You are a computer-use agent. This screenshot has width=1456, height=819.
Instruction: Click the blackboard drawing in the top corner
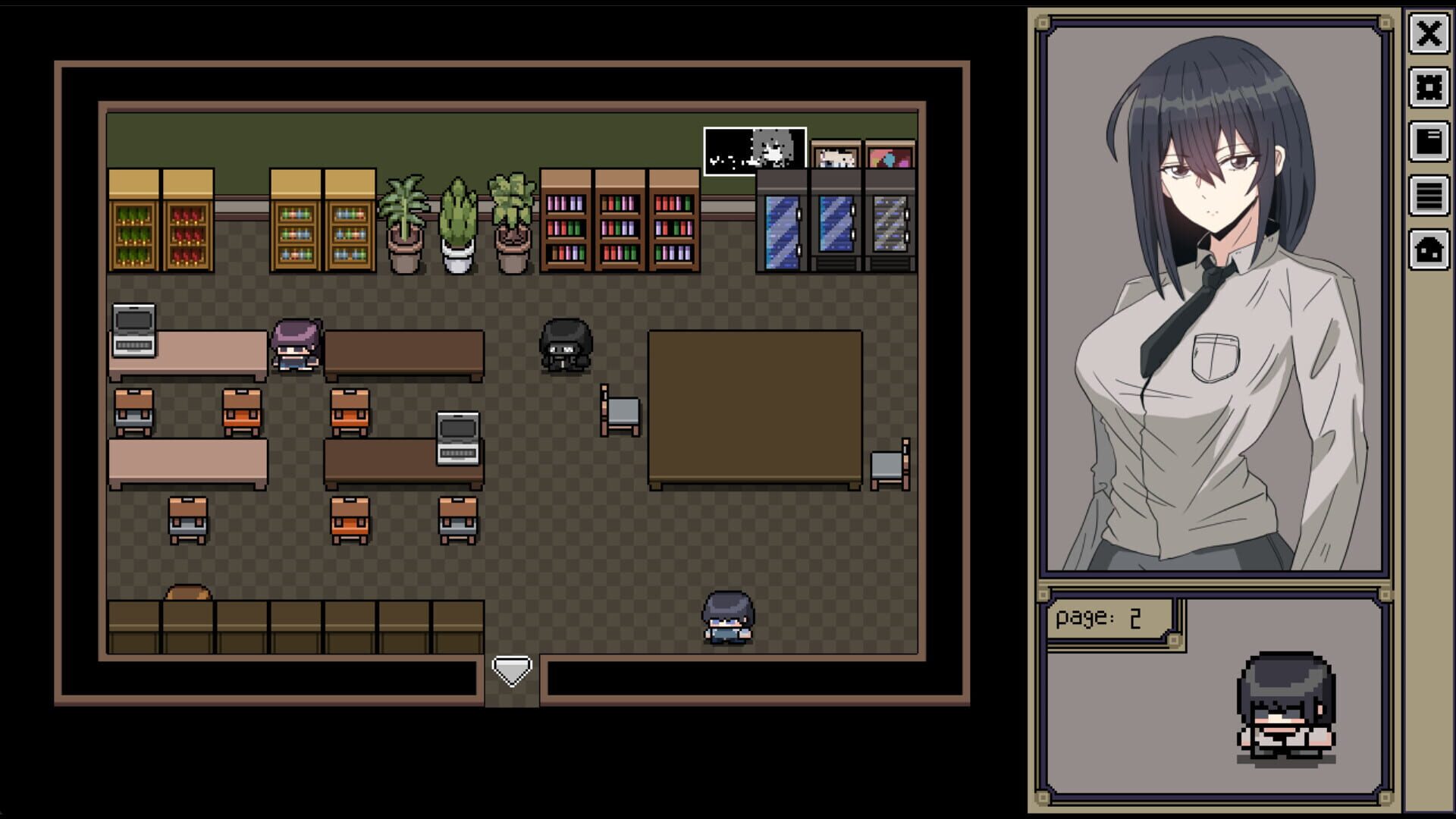pyautogui.click(x=755, y=148)
